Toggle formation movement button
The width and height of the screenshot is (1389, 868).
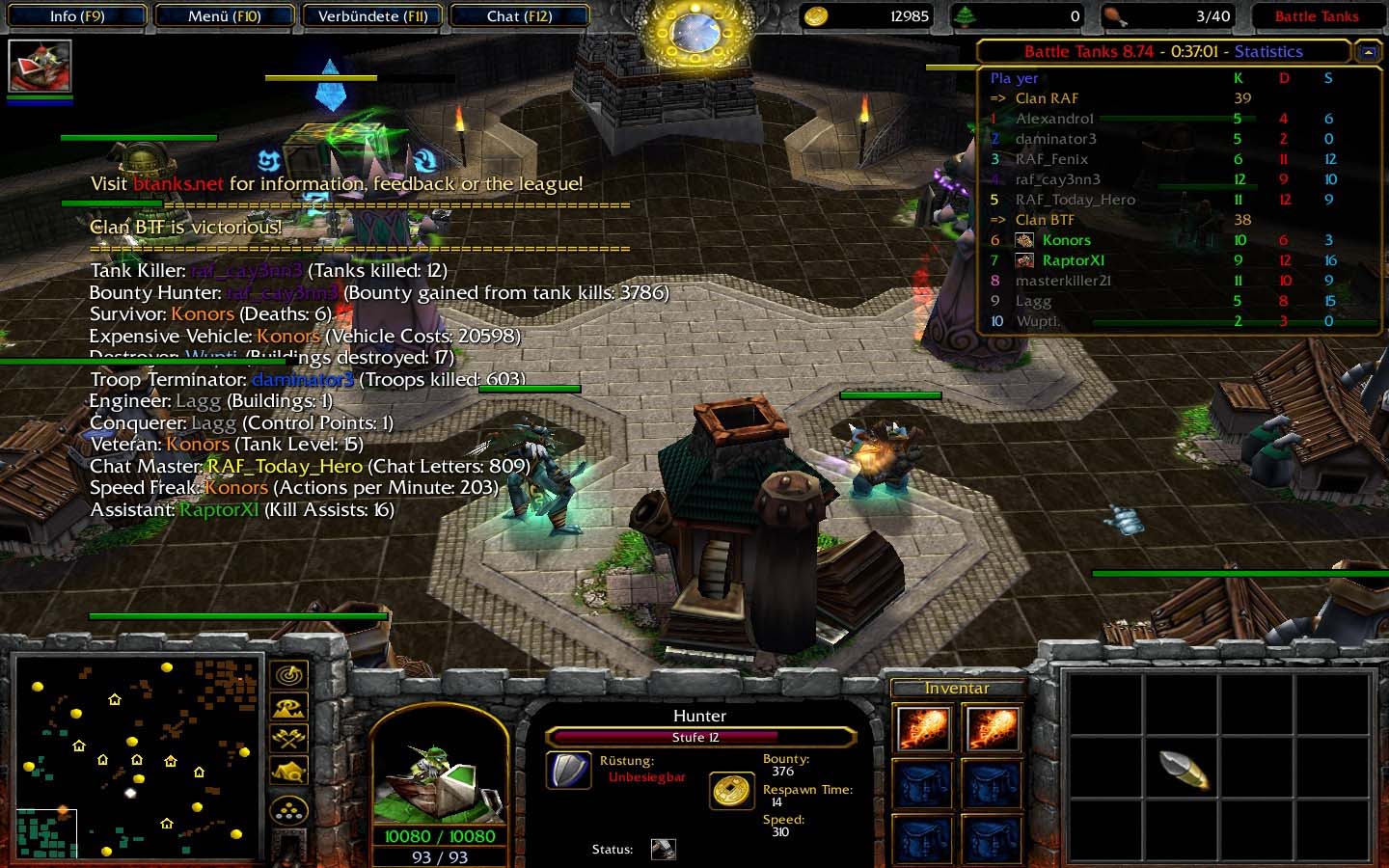(289, 810)
